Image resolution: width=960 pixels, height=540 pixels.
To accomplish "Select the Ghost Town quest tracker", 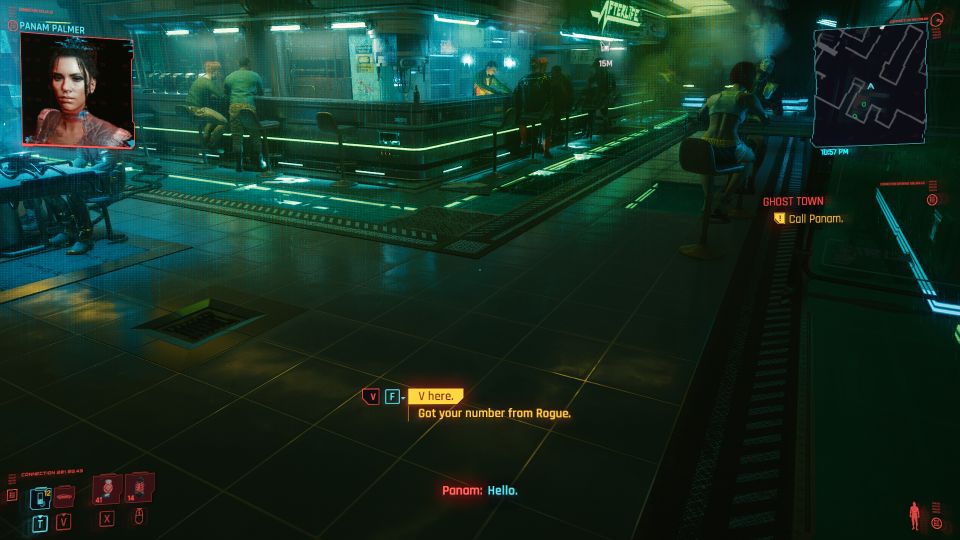I will coord(793,201).
